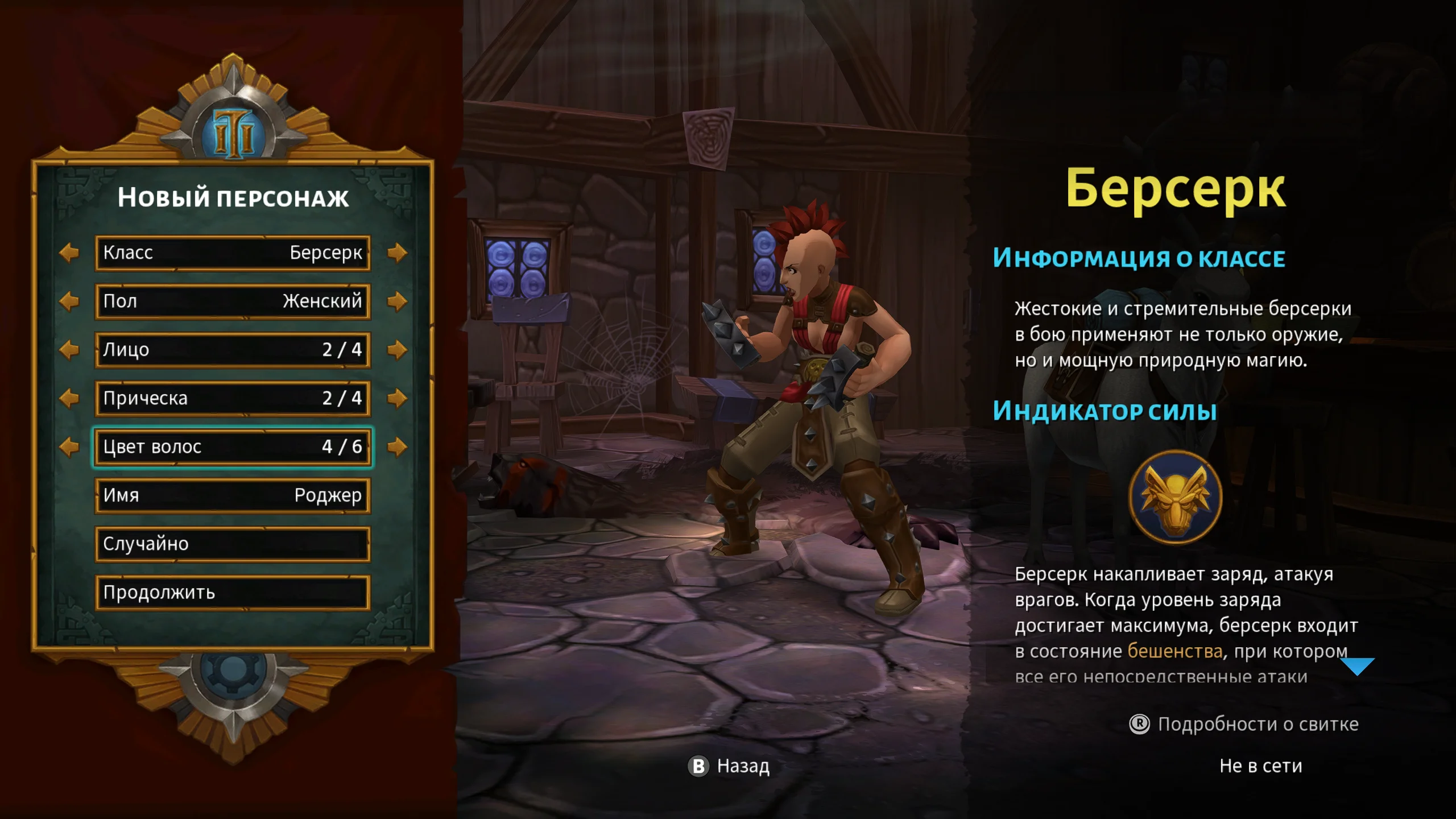Viewport: 1456px width, 819px height.
Task: Click the left arrow next to Класс
Action: pos(69,253)
